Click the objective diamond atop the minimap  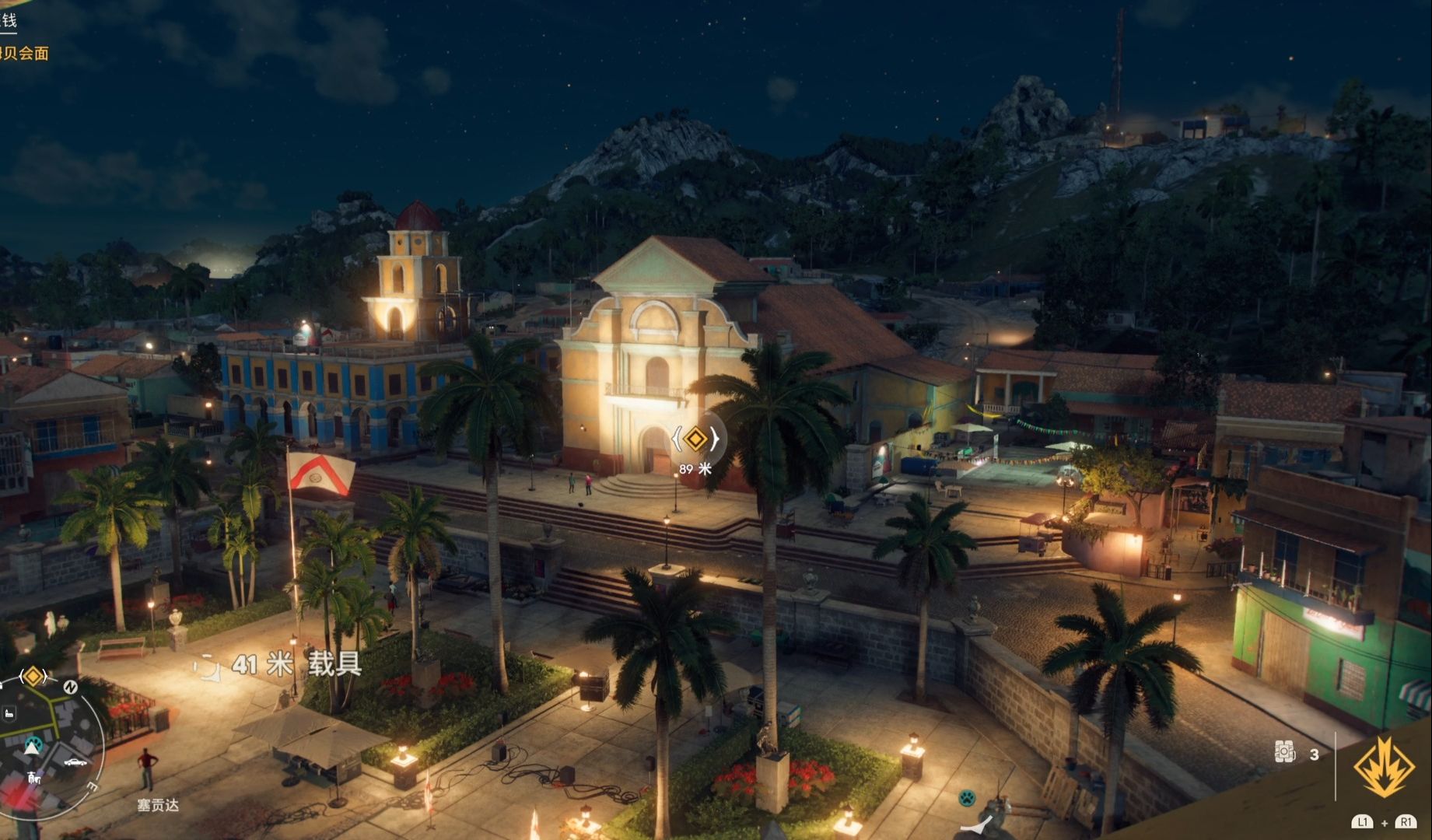click(33, 676)
